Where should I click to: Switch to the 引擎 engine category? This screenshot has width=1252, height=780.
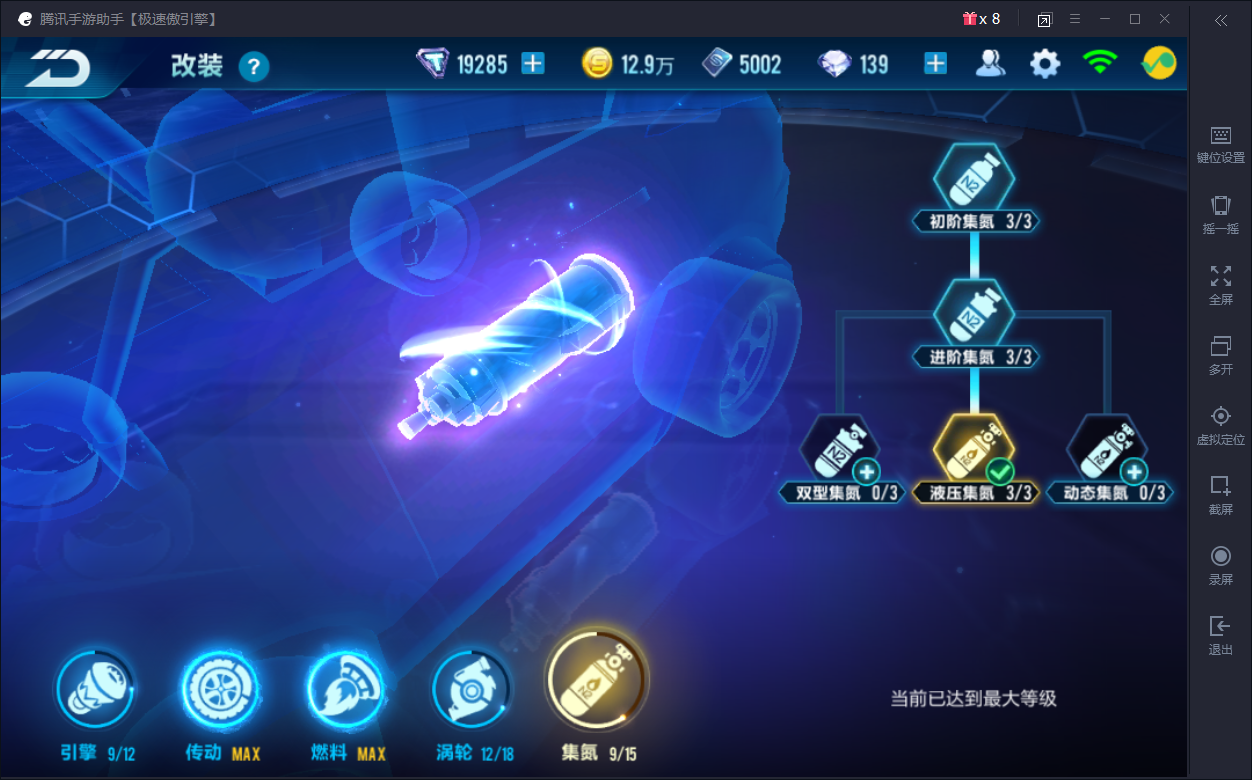tap(95, 691)
